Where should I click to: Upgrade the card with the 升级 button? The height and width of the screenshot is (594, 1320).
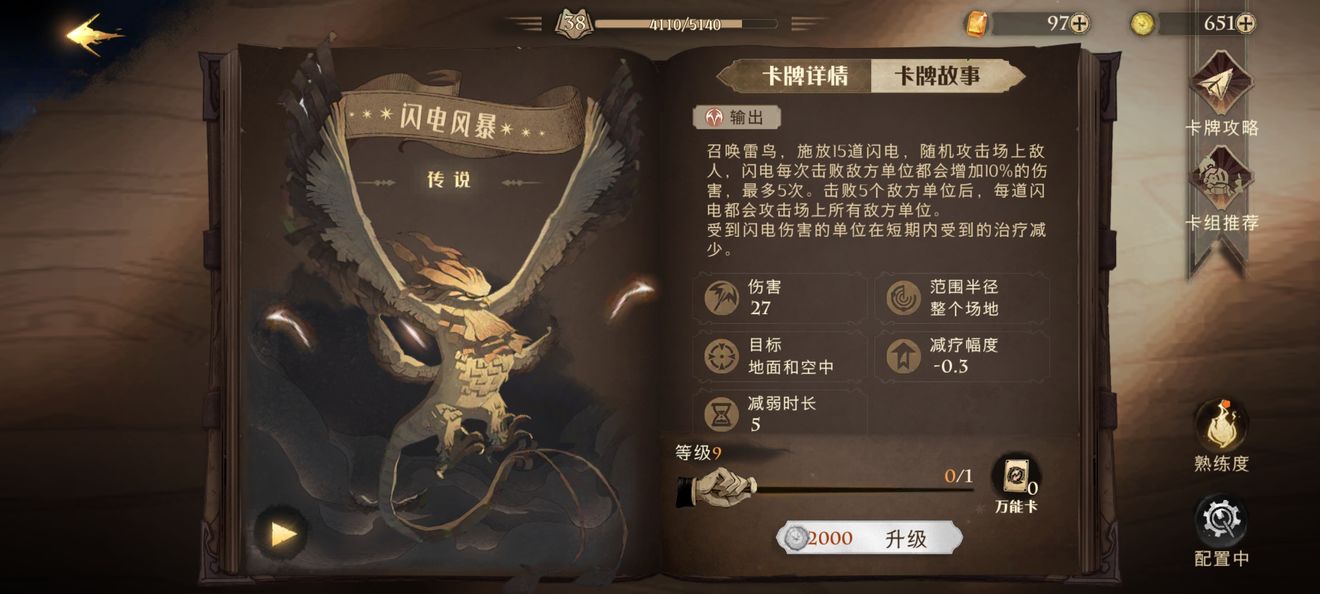[x=869, y=539]
